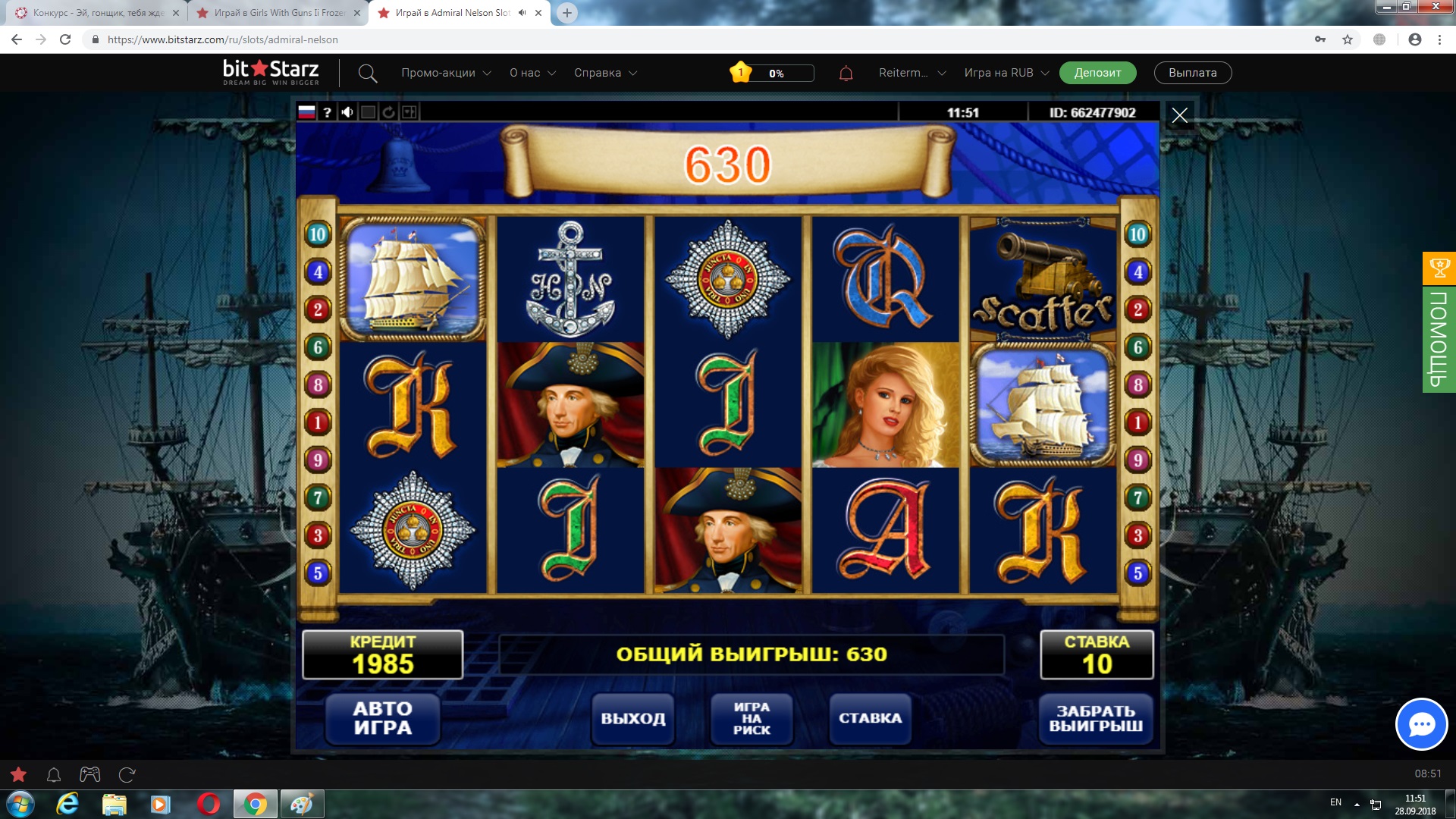Start auto play with АВТО ИГРА
Image resolution: width=1456 pixels, height=819 pixels.
tap(382, 718)
